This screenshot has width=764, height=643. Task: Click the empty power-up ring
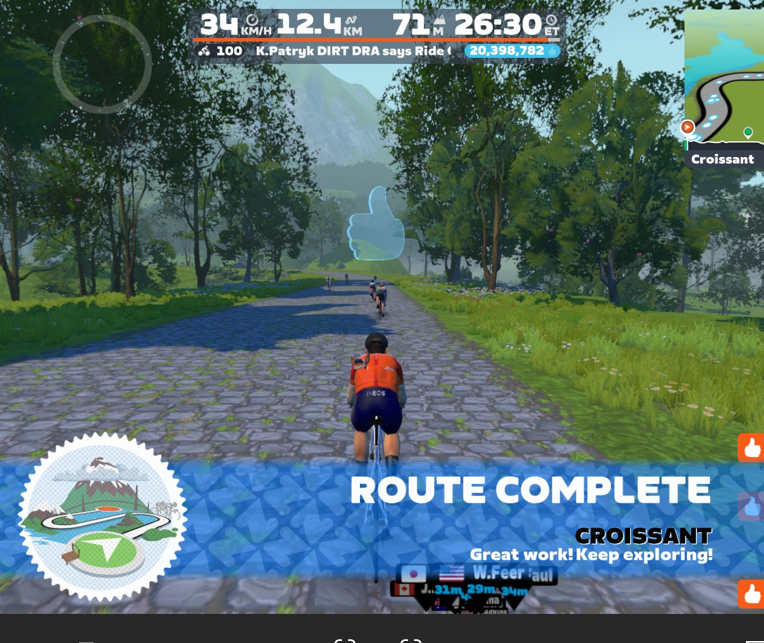[x=102, y=63]
